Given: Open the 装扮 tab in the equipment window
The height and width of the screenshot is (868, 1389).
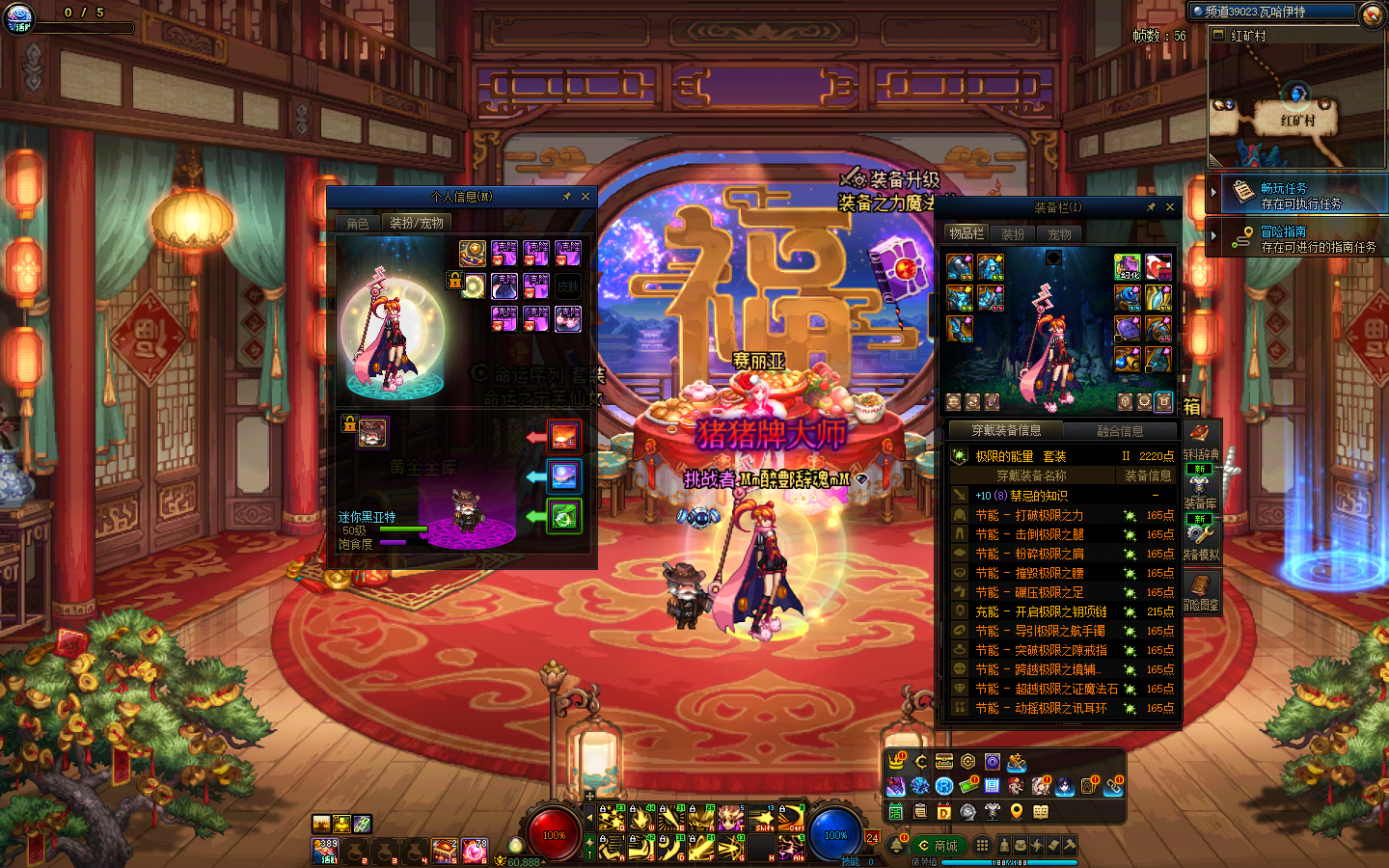Looking at the screenshot, I should click(x=1013, y=234).
